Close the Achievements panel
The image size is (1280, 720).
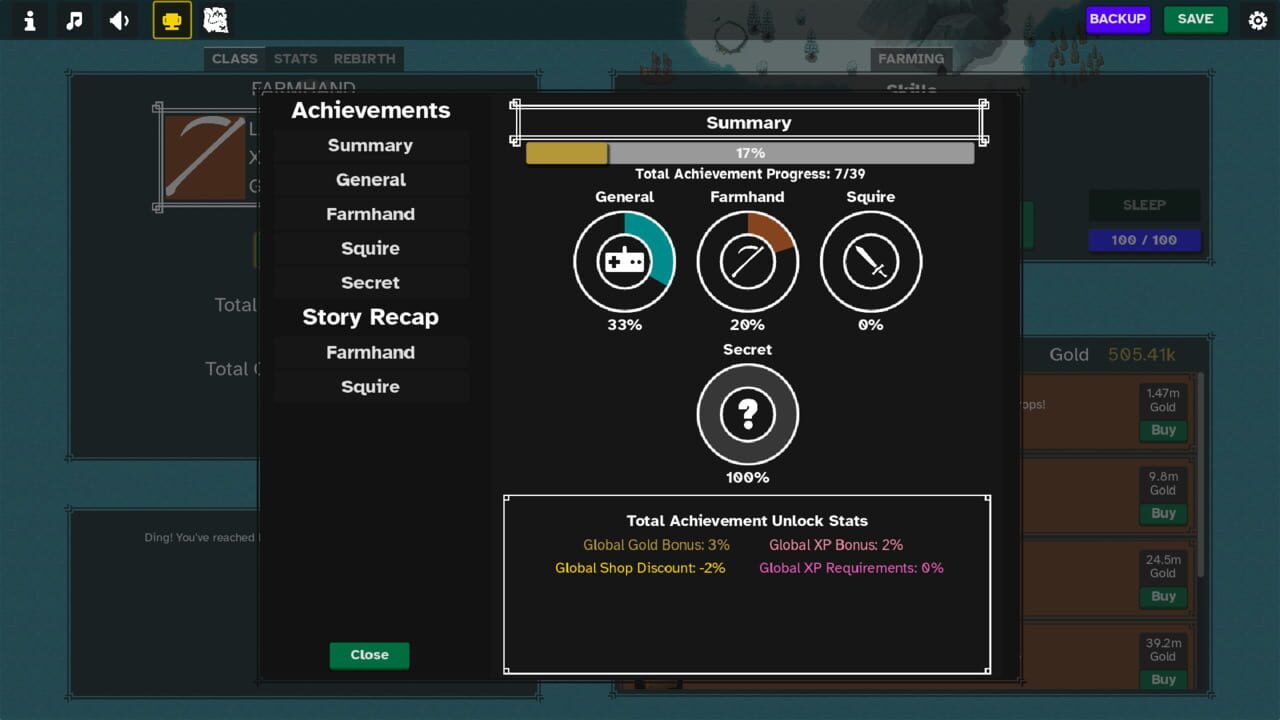369,655
